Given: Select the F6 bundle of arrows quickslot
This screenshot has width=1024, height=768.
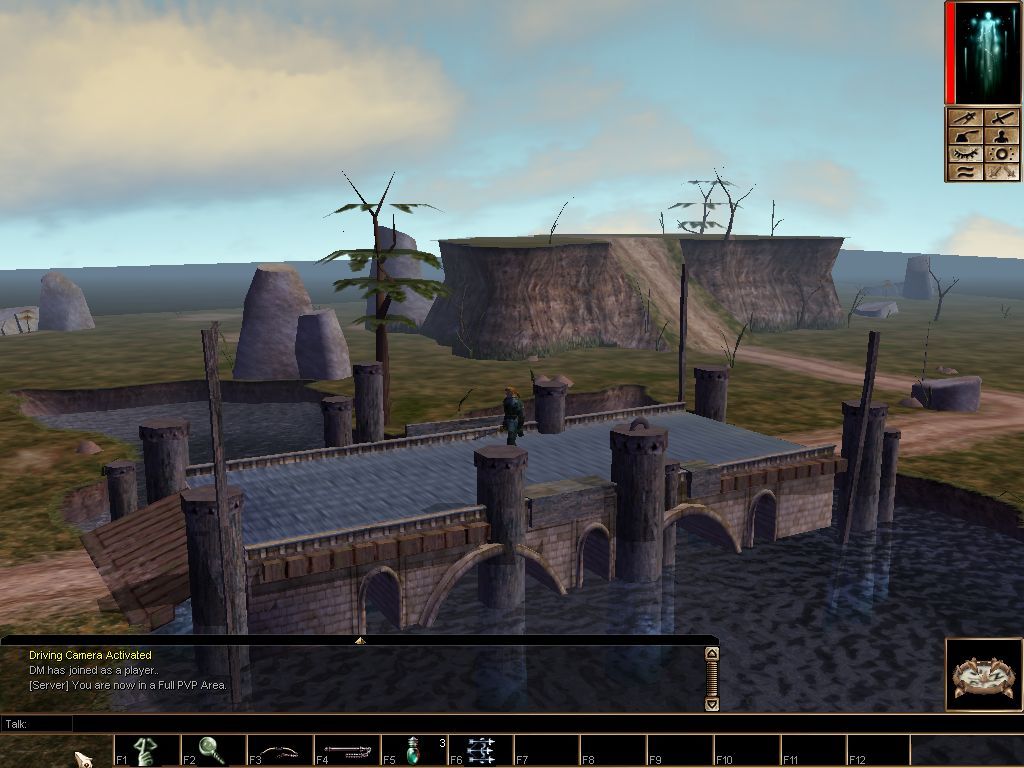Looking at the screenshot, I should pos(481,750).
